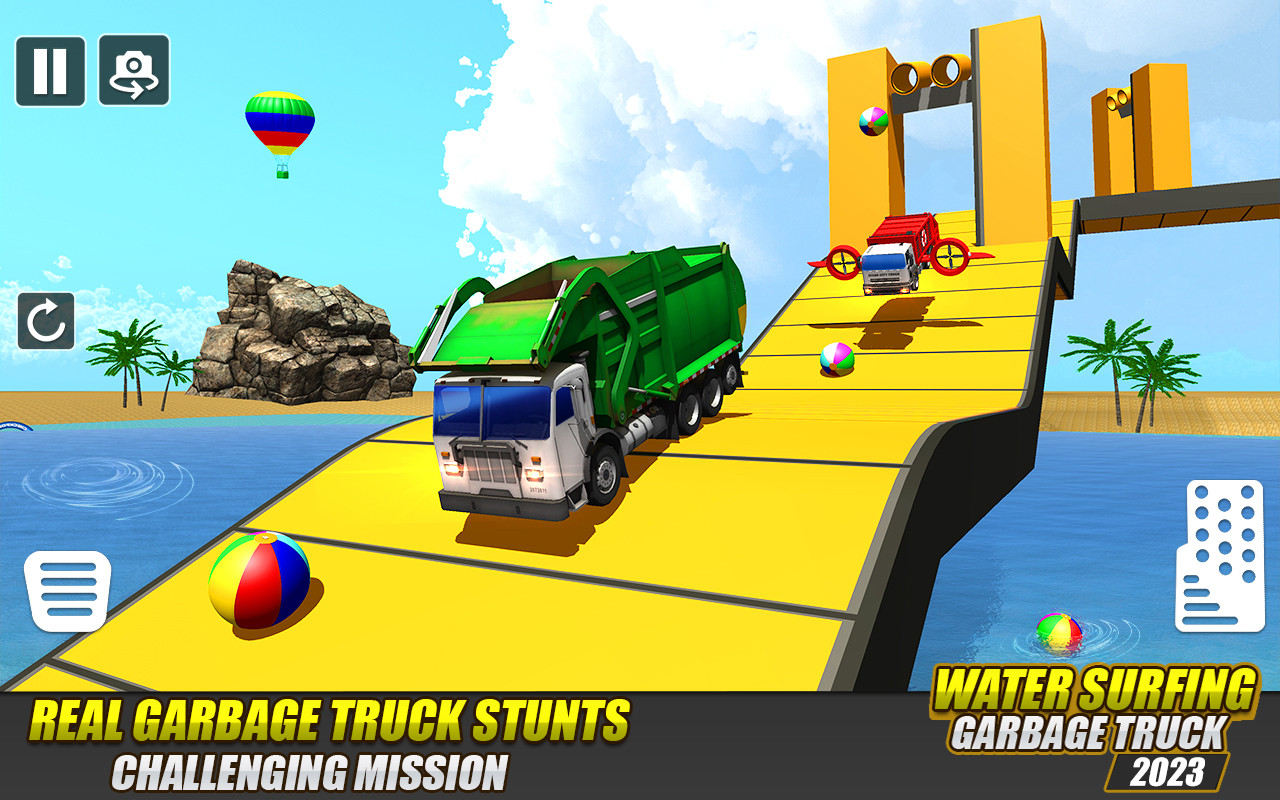Click the REAL GARBAGE TRUCK STUNTS banner
The width and height of the screenshot is (1280, 800).
click(330, 718)
